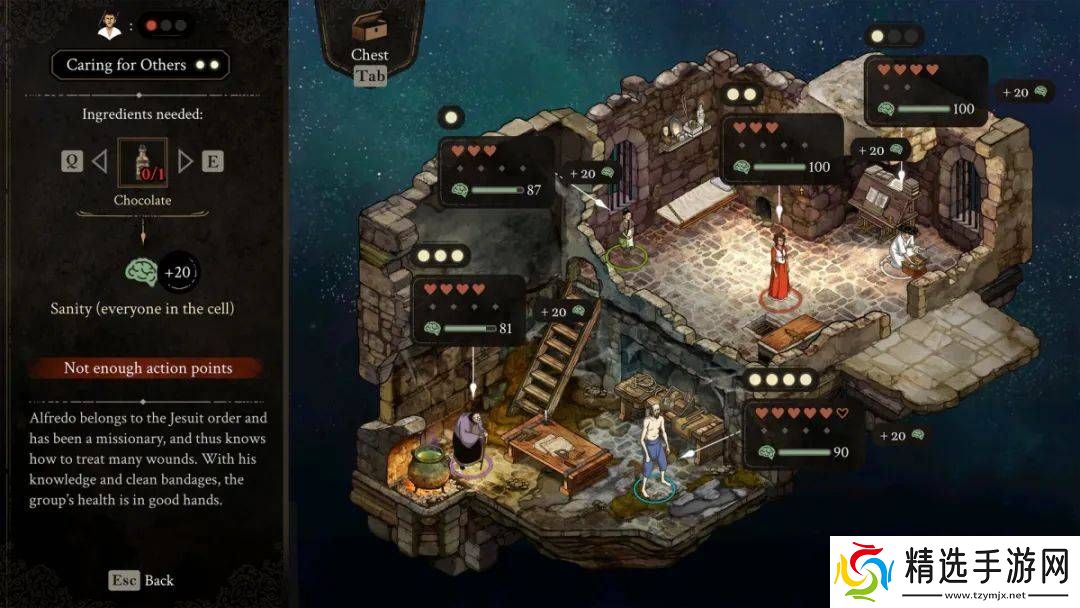Viewport: 1080px width, 608px height.
Task: Select the red-dressed woman unit
Action: 778,266
